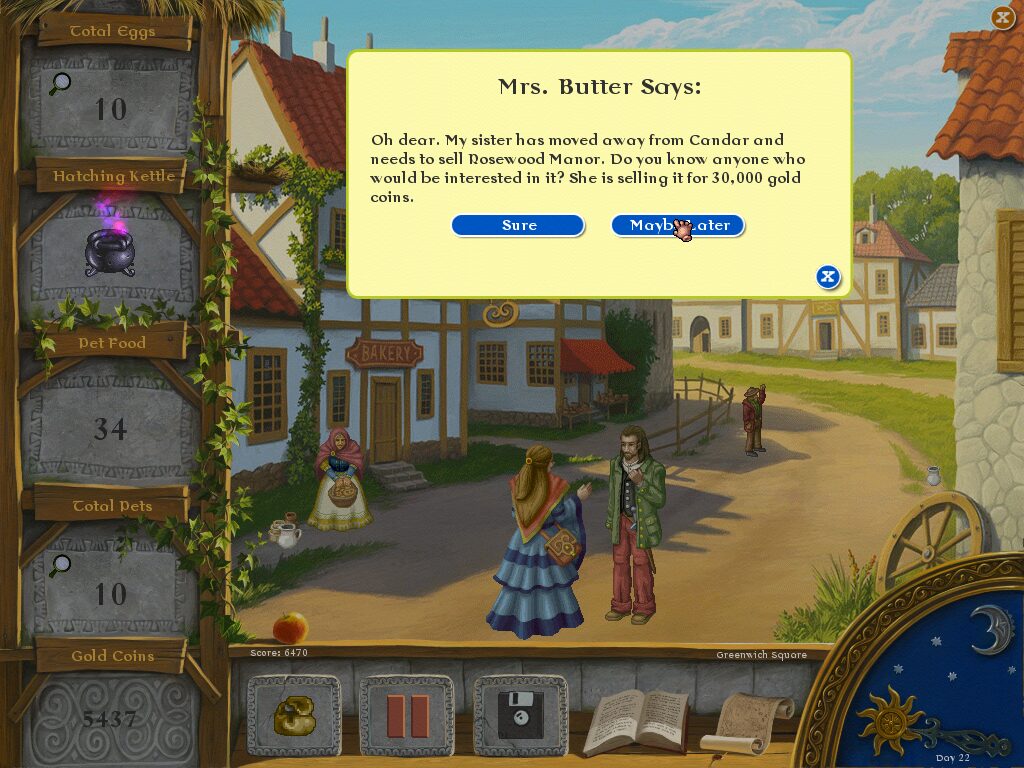The width and height of the screenshot is (1024, 768).
Task: Save the game via the floppy disk
Action: [x=520, y=715]
